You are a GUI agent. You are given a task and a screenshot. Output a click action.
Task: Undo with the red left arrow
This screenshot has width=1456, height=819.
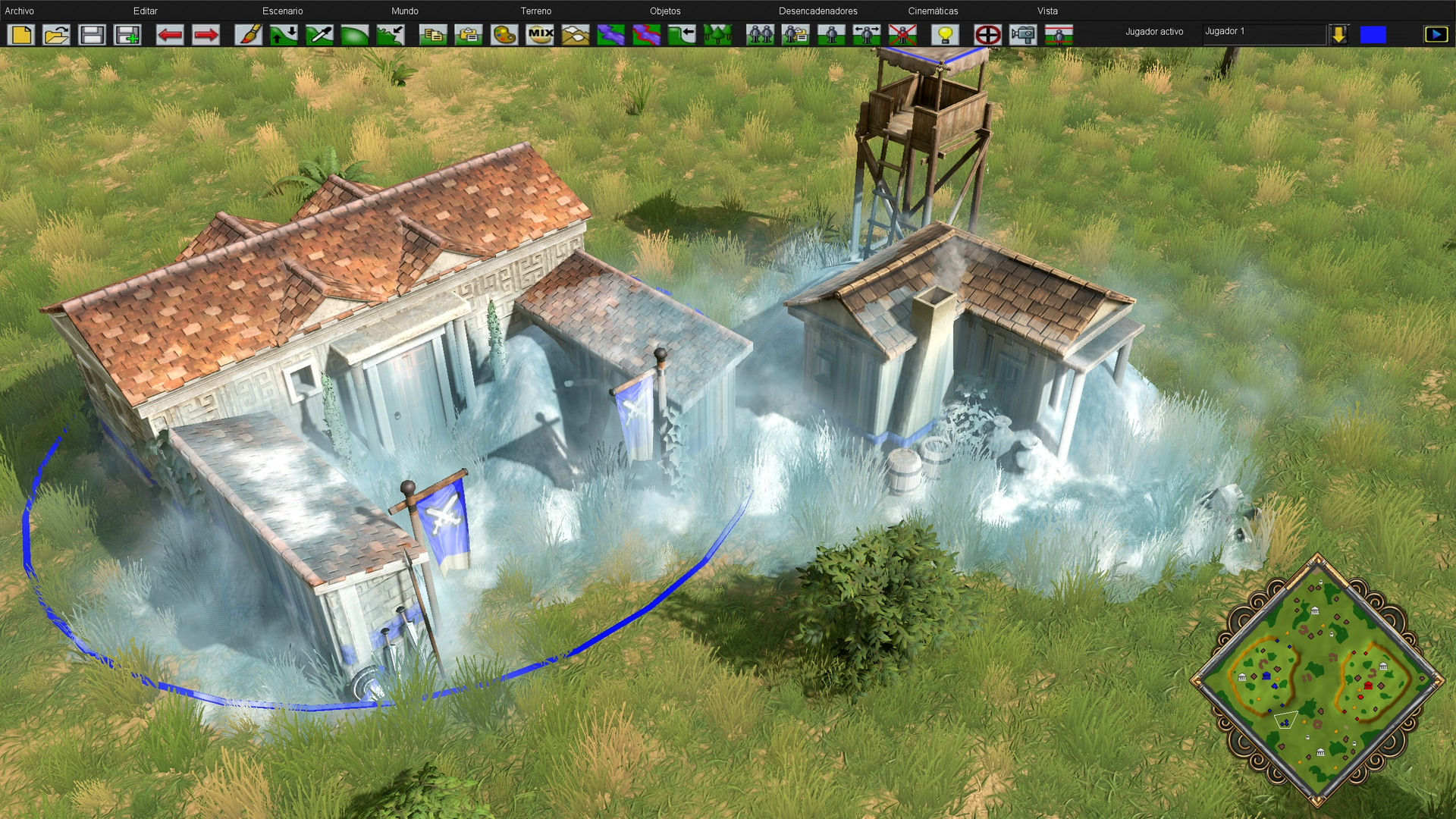(170, 35)
